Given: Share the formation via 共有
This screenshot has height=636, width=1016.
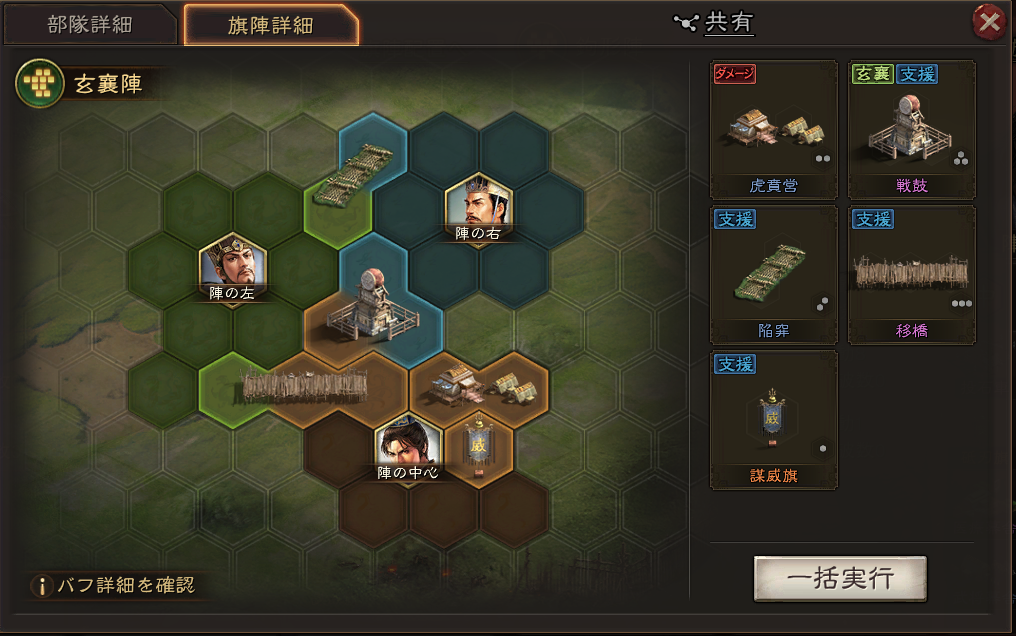Looking at the screenshot, I should click(718, 22).
